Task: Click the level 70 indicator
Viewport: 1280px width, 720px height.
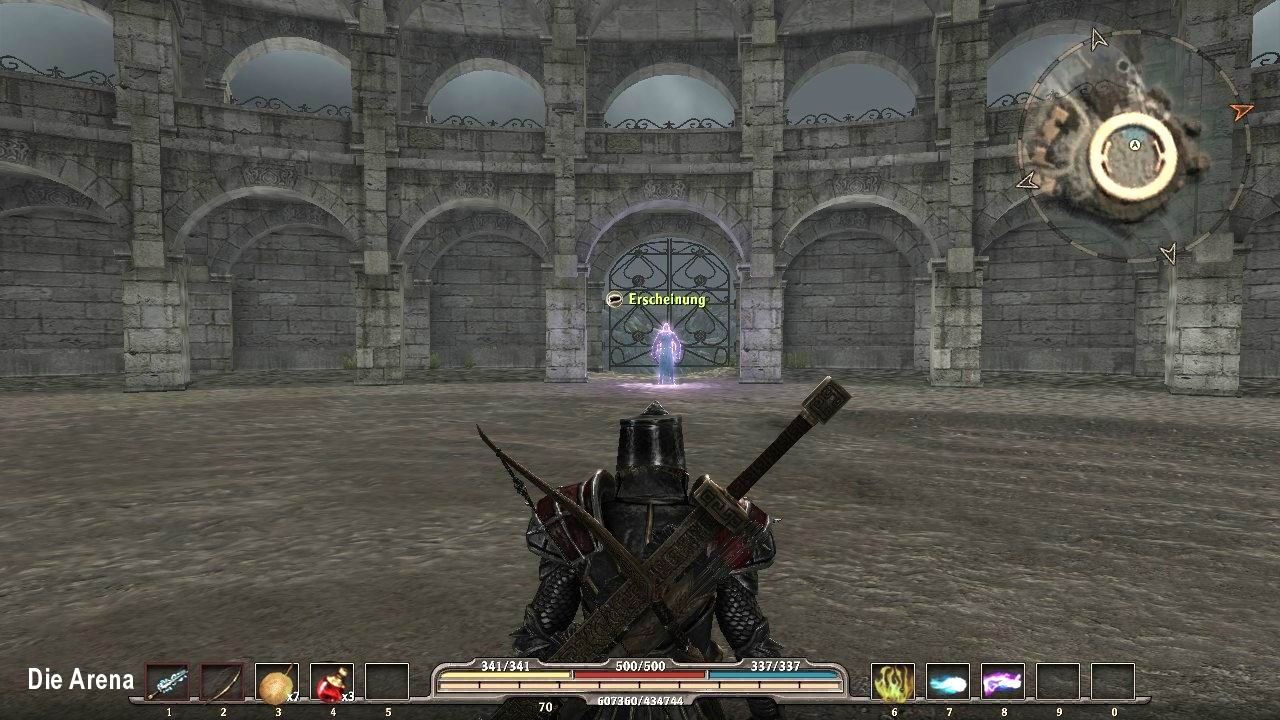Action: tap(545, 707)
